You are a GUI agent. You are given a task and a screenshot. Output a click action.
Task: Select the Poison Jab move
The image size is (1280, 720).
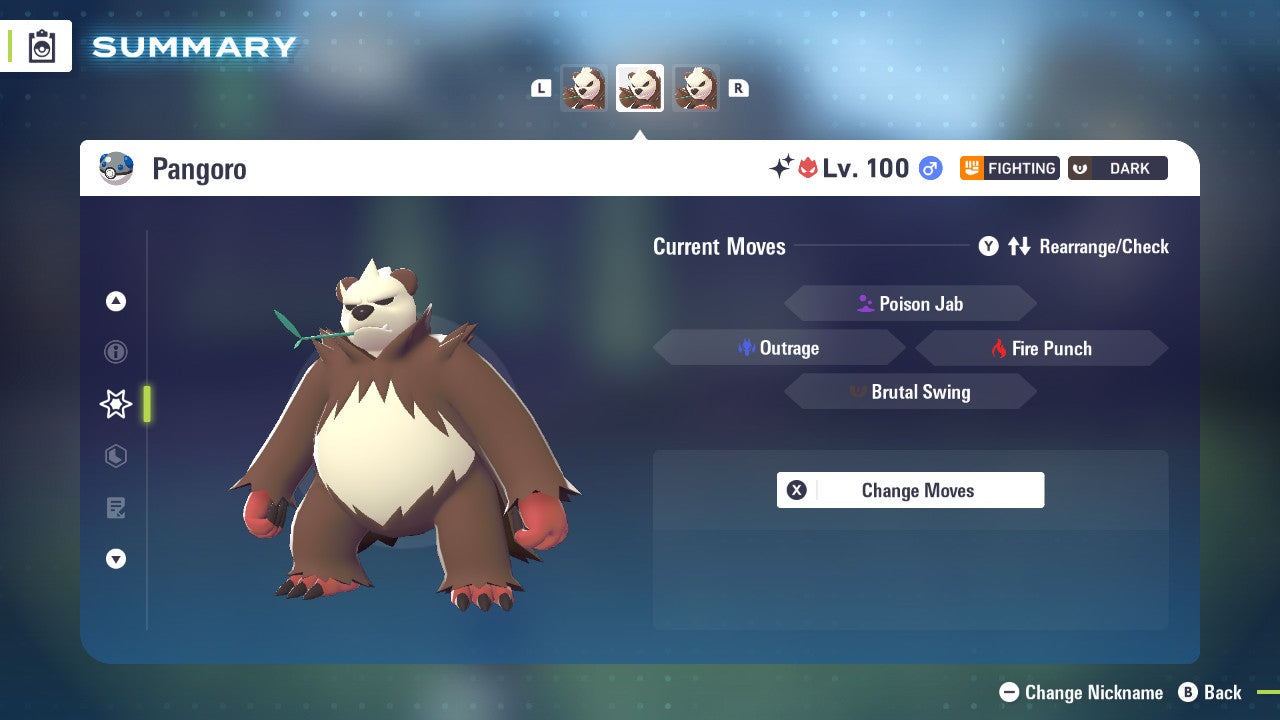pyautogui.click(x=910, y=303)
